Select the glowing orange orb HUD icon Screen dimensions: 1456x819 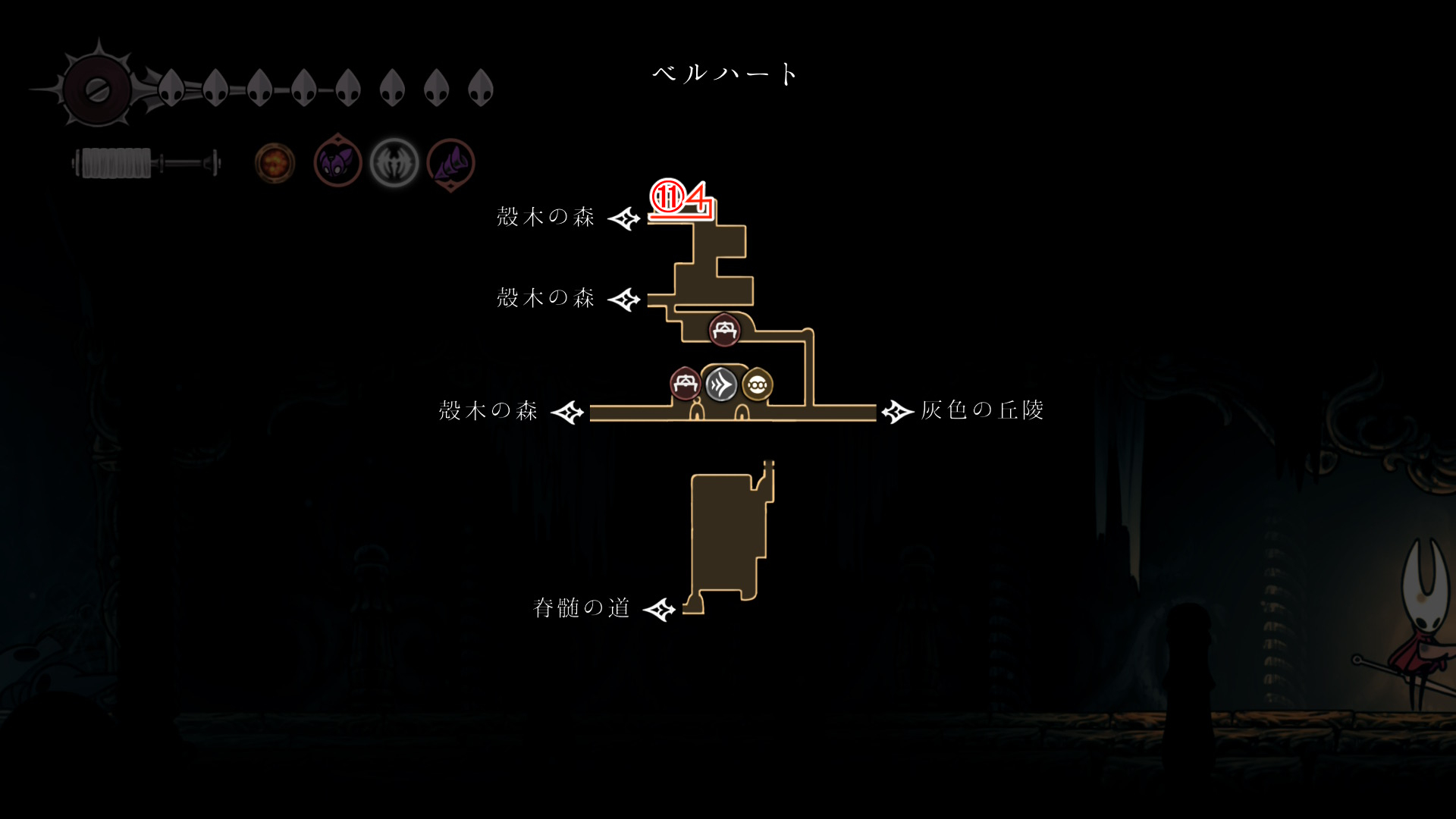pos(275,163)
